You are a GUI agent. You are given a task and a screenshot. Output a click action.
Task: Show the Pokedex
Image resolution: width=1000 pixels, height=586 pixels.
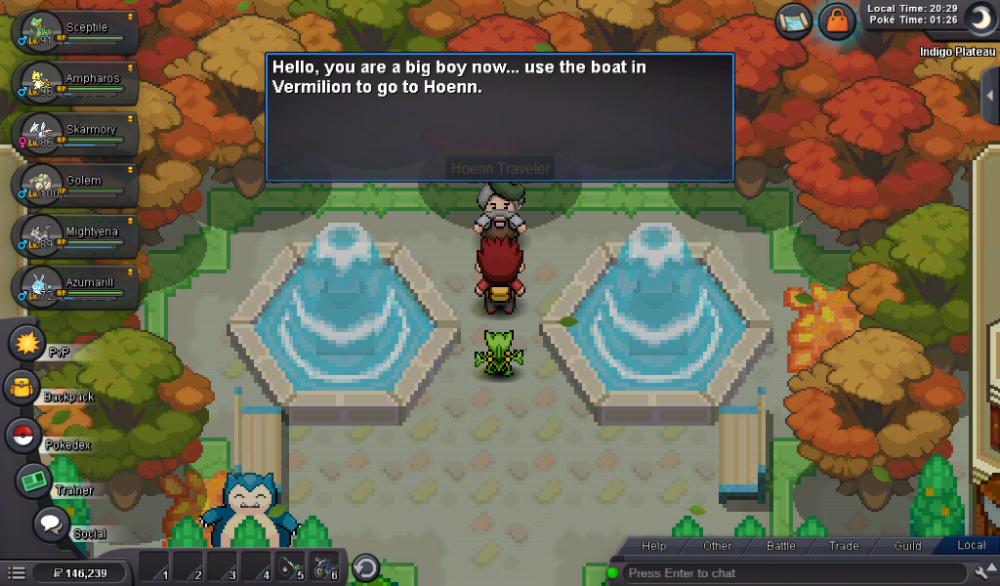point(23,435)
